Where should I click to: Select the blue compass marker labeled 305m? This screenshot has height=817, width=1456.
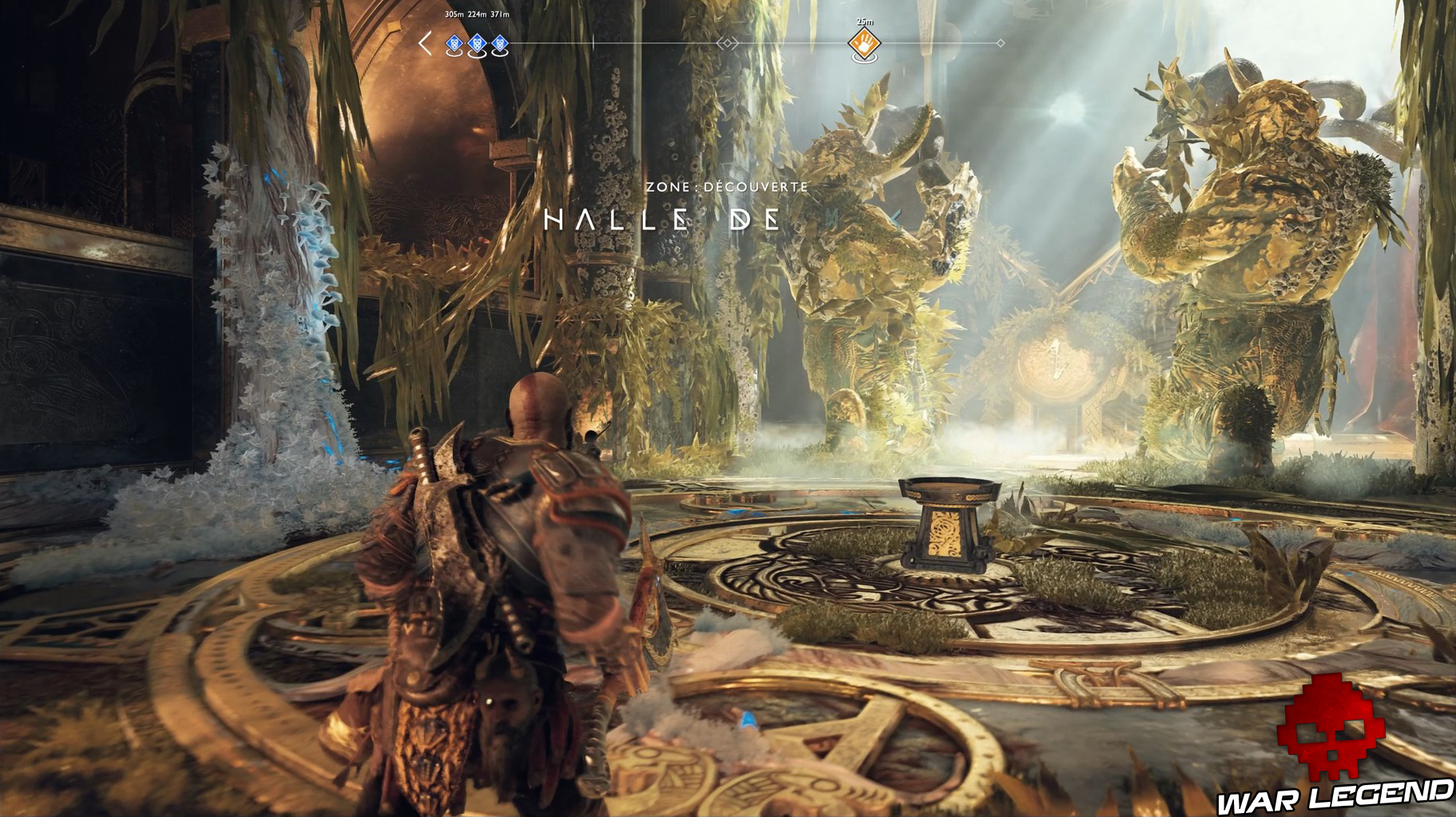(454, 44)
